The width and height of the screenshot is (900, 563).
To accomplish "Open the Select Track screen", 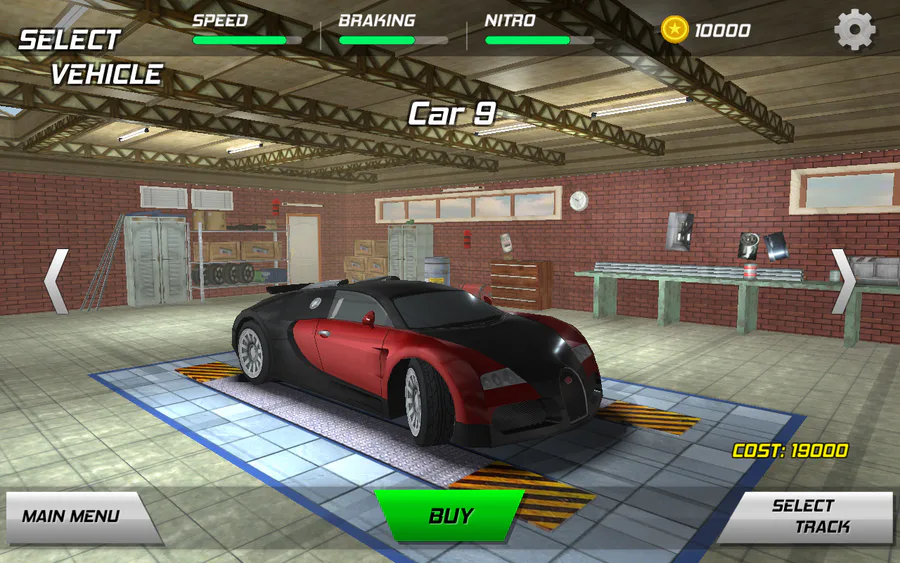I will coord(809,516).
